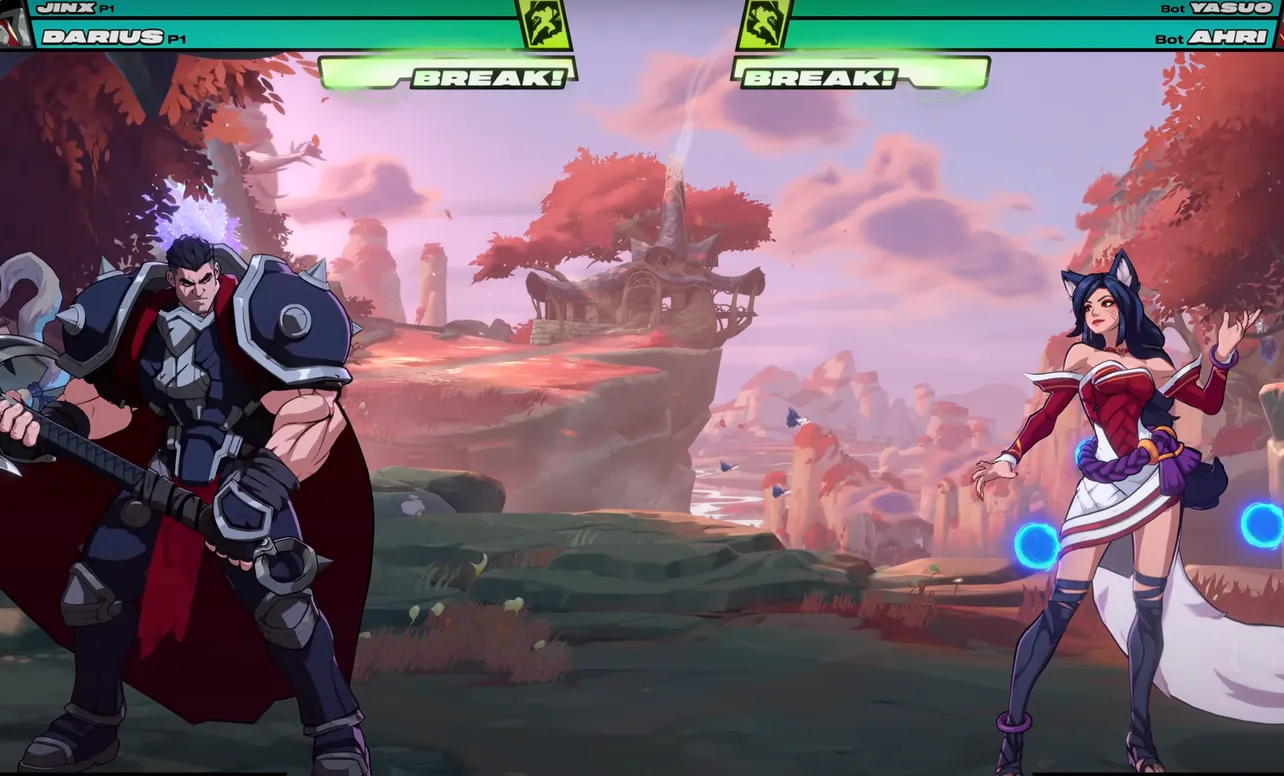
Task: Expand the DARIUS P1 health bar panel
Action: pyautogui.click(x=300, y=38)
